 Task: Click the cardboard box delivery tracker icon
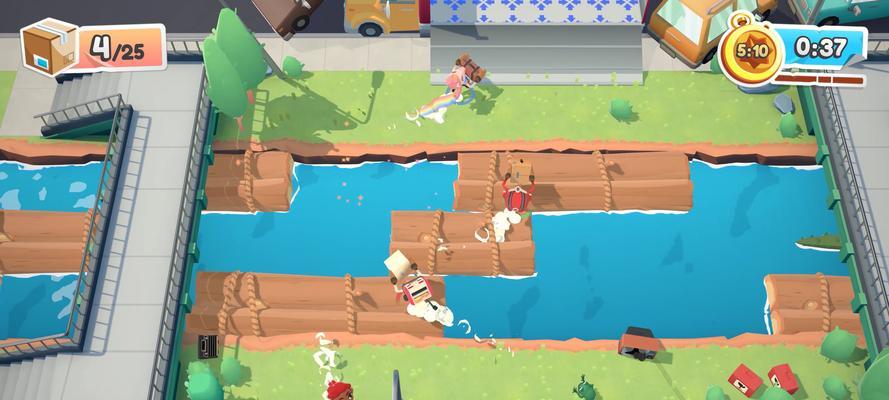[48, 46]
